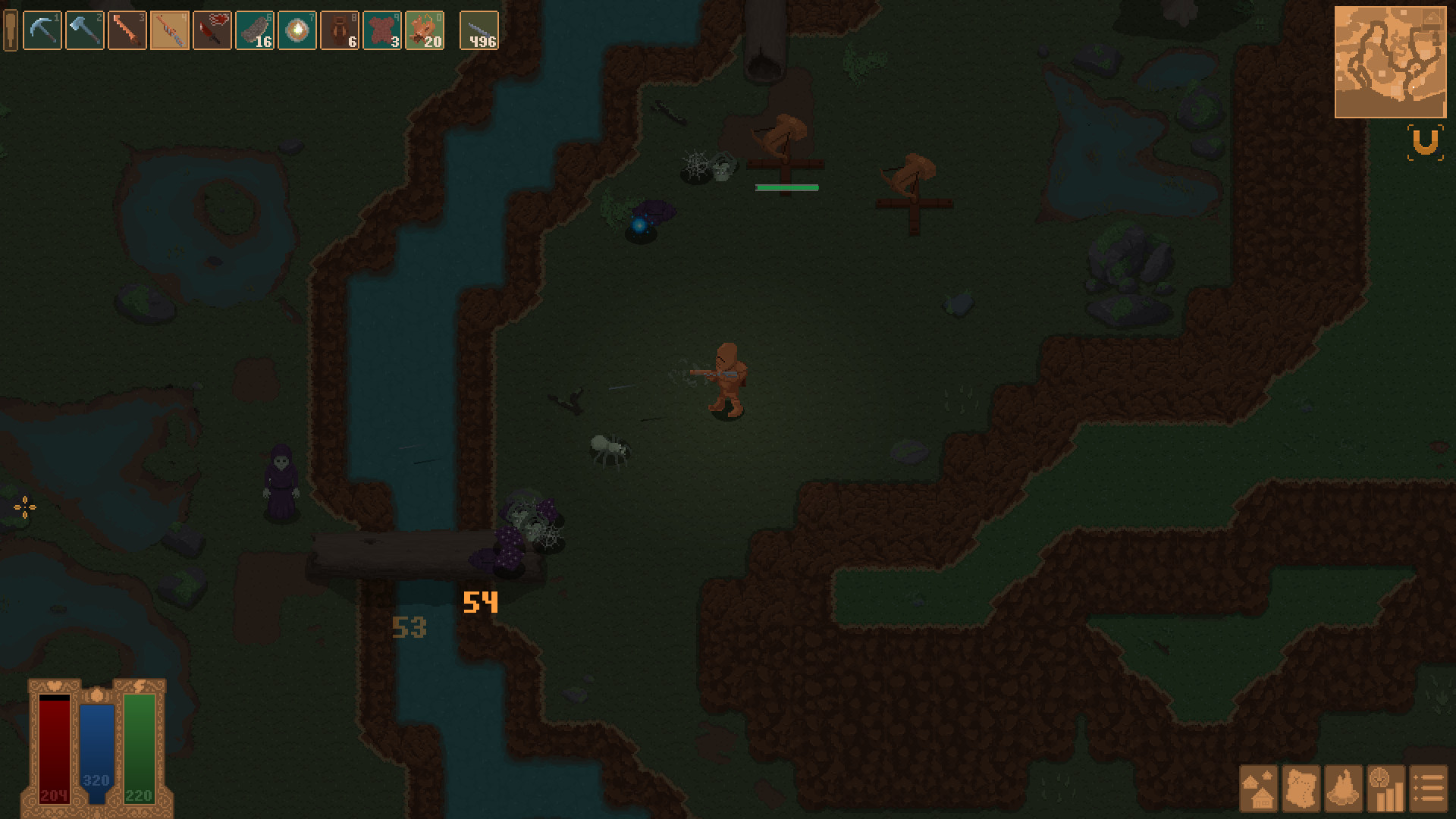Select the campfire kit stack of 20

(x=426, y=30)
